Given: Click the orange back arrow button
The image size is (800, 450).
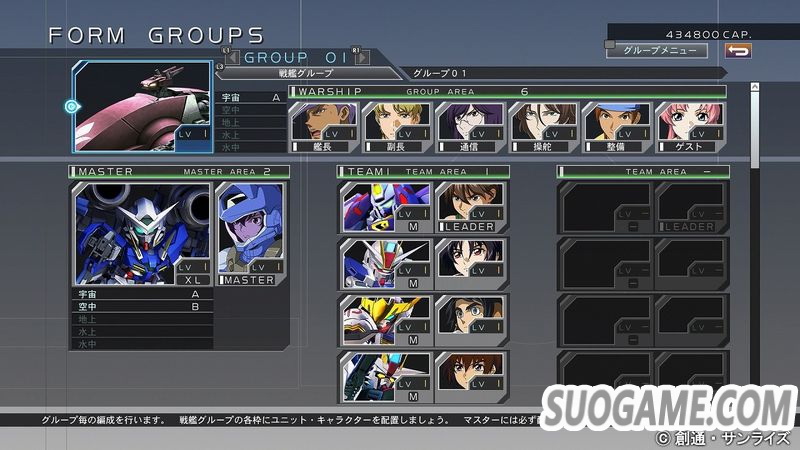Looking at the screenshot, I should [738, 49].
